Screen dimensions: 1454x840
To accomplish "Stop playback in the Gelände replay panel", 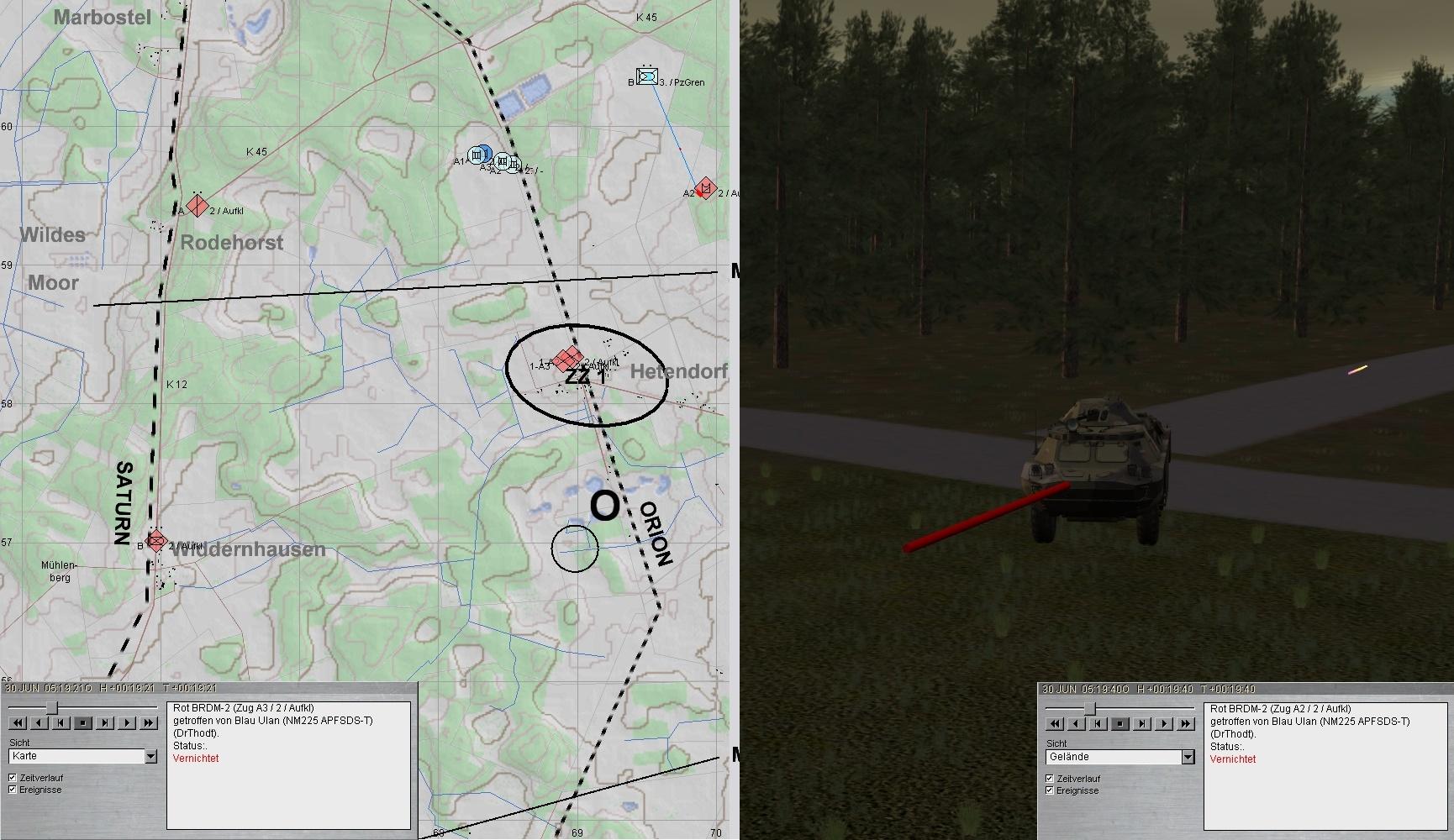I will (x=1120, y=723).
